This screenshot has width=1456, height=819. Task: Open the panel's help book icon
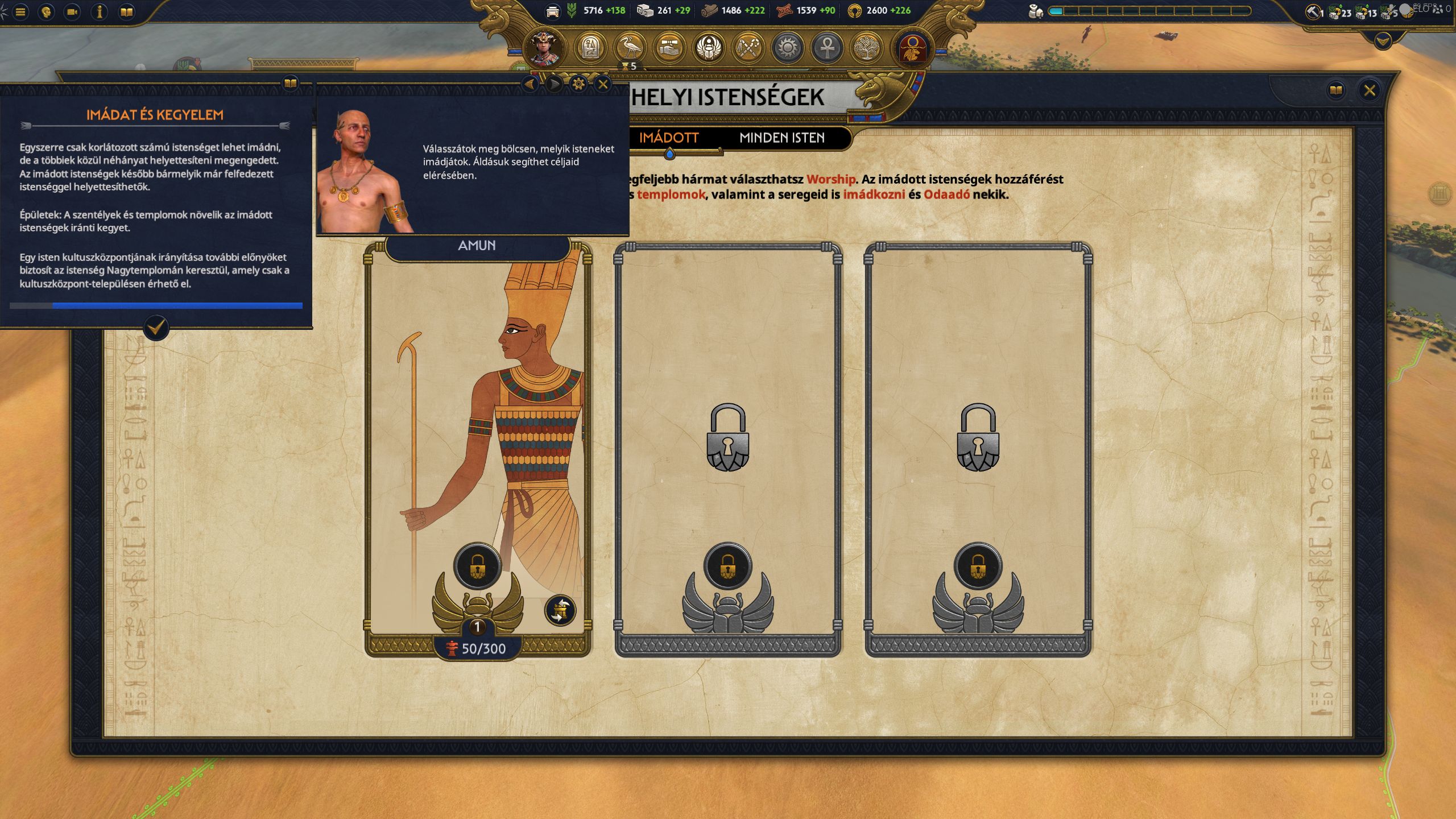point(1336,90)
